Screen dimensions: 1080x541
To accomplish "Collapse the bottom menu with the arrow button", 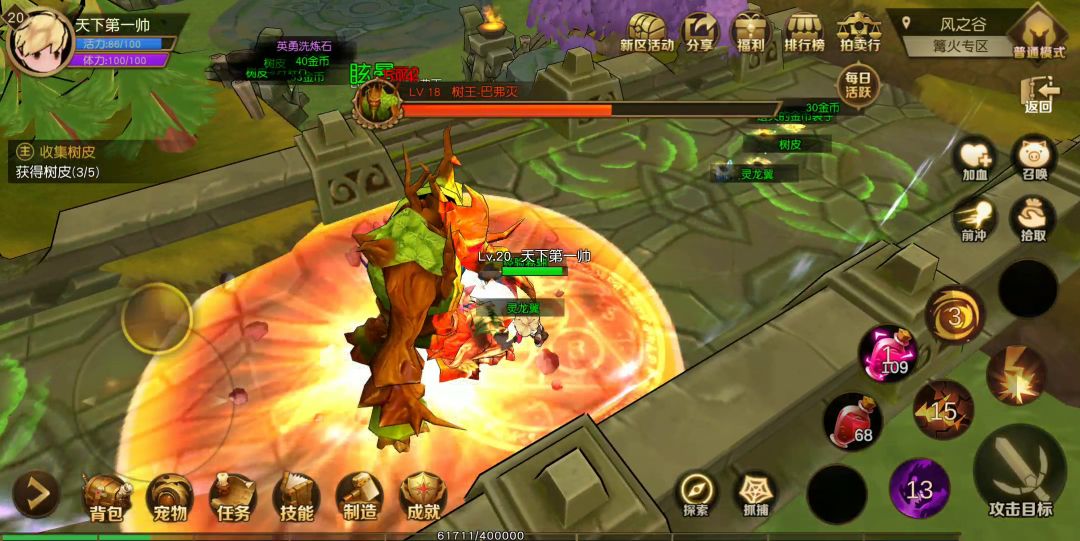I will click(35, 493).
